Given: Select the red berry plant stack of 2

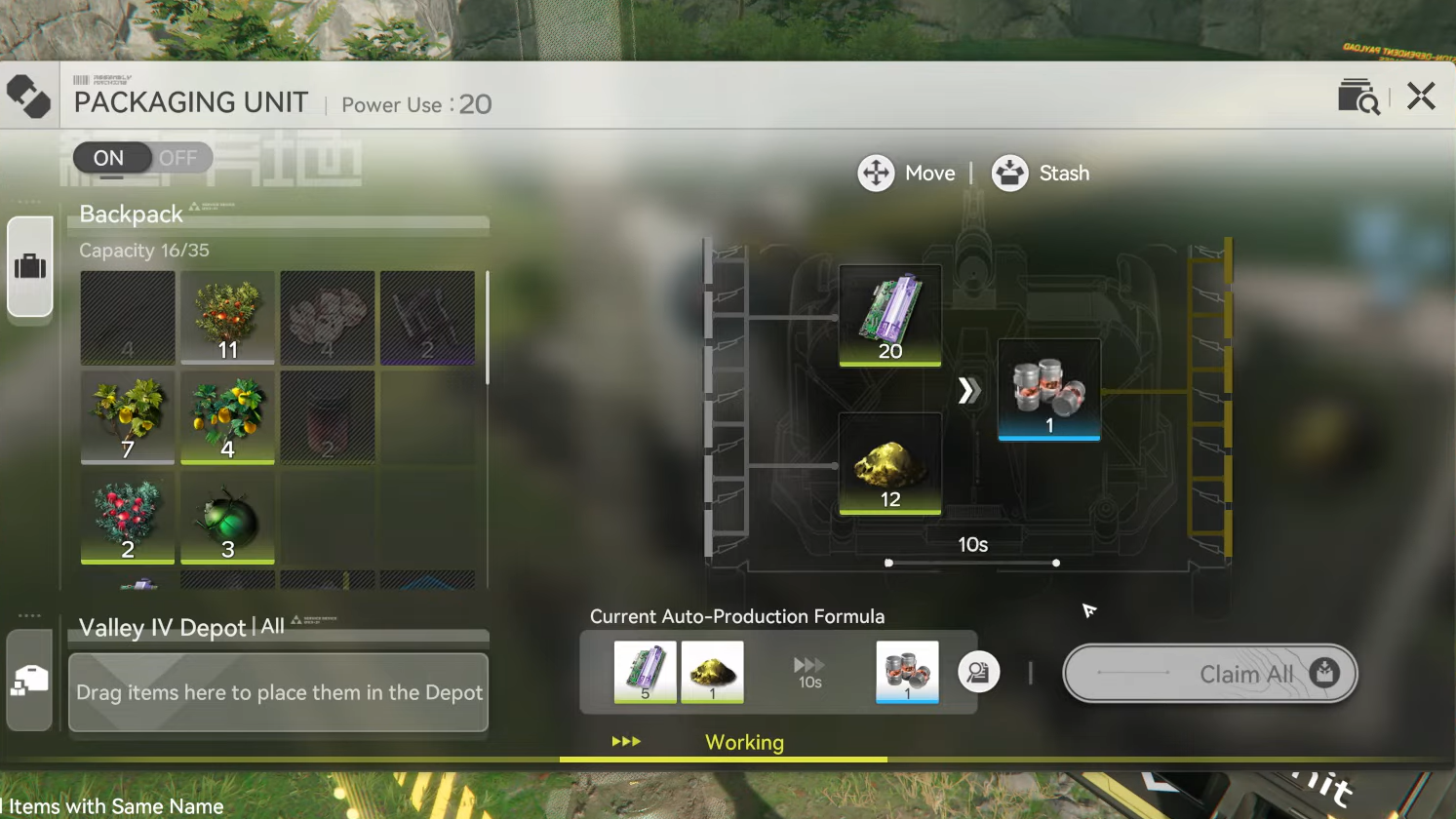Looking at the screenshot, I should pos(128,518).
